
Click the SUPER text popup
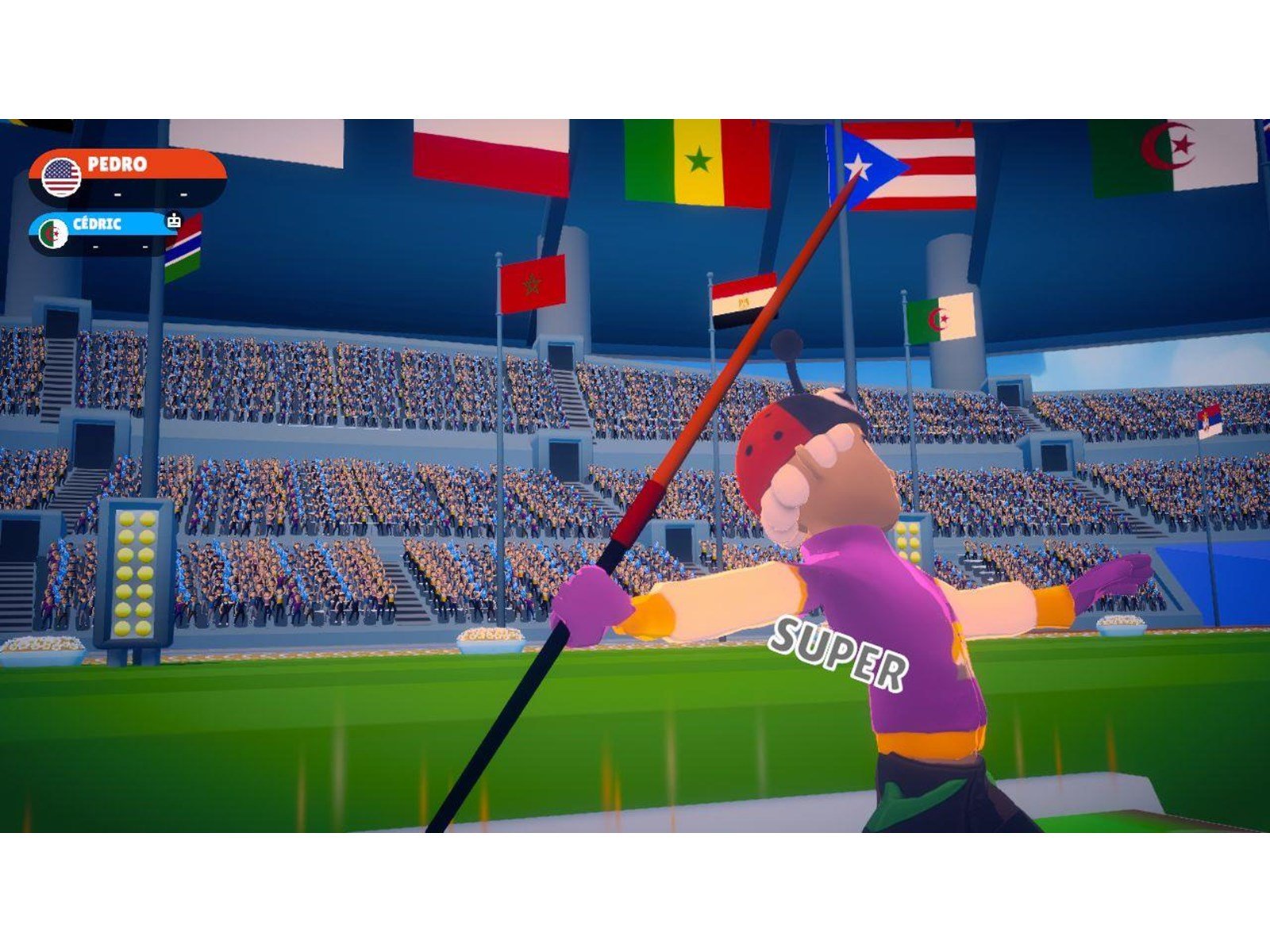coord(840,651)
